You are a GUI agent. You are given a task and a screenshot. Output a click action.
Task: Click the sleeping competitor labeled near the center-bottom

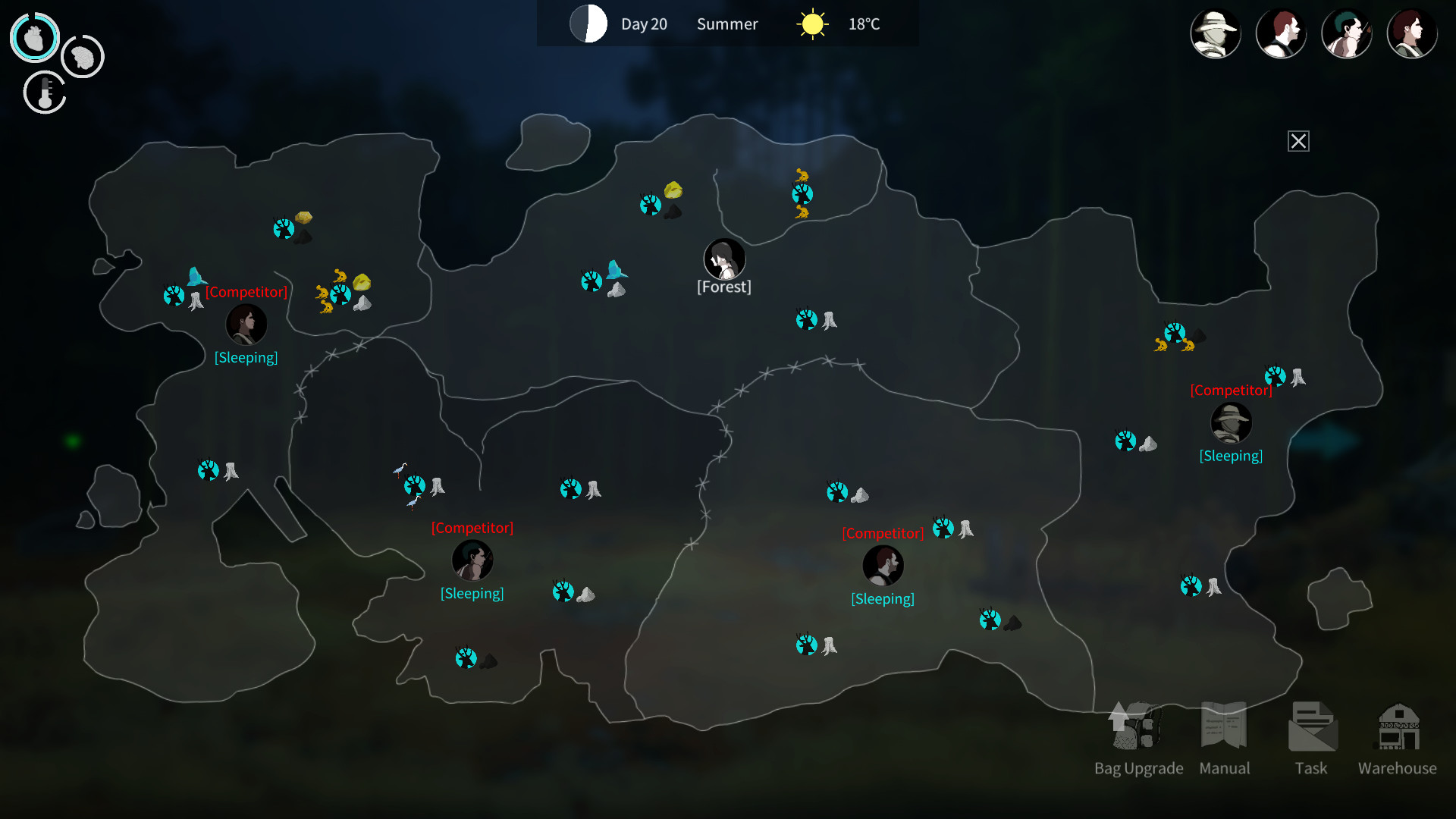(x=883, y=564)
